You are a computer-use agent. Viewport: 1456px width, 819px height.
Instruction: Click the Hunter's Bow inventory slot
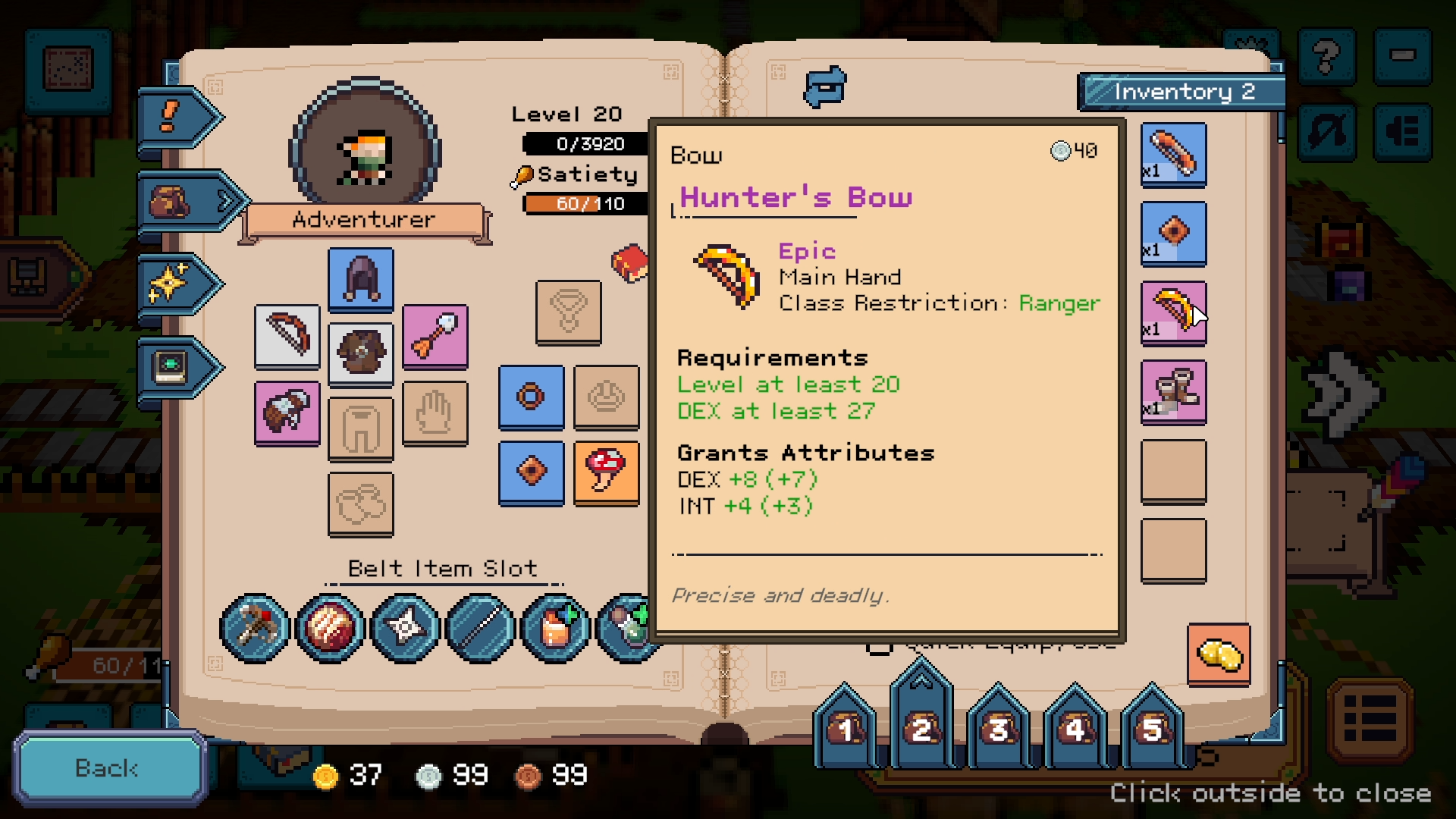coord(1173,312)
